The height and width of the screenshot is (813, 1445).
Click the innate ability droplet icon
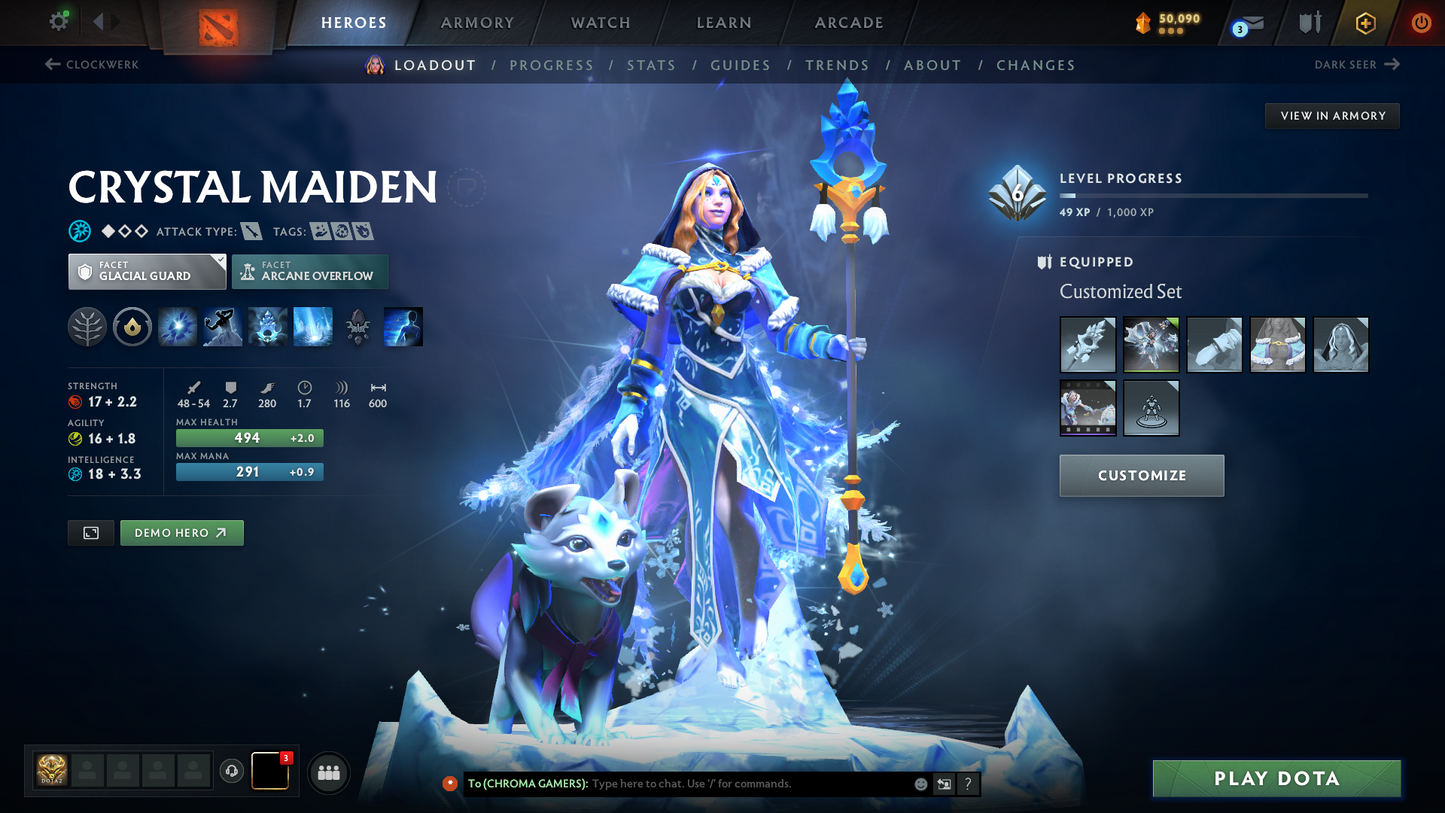(x=132, y=326)
